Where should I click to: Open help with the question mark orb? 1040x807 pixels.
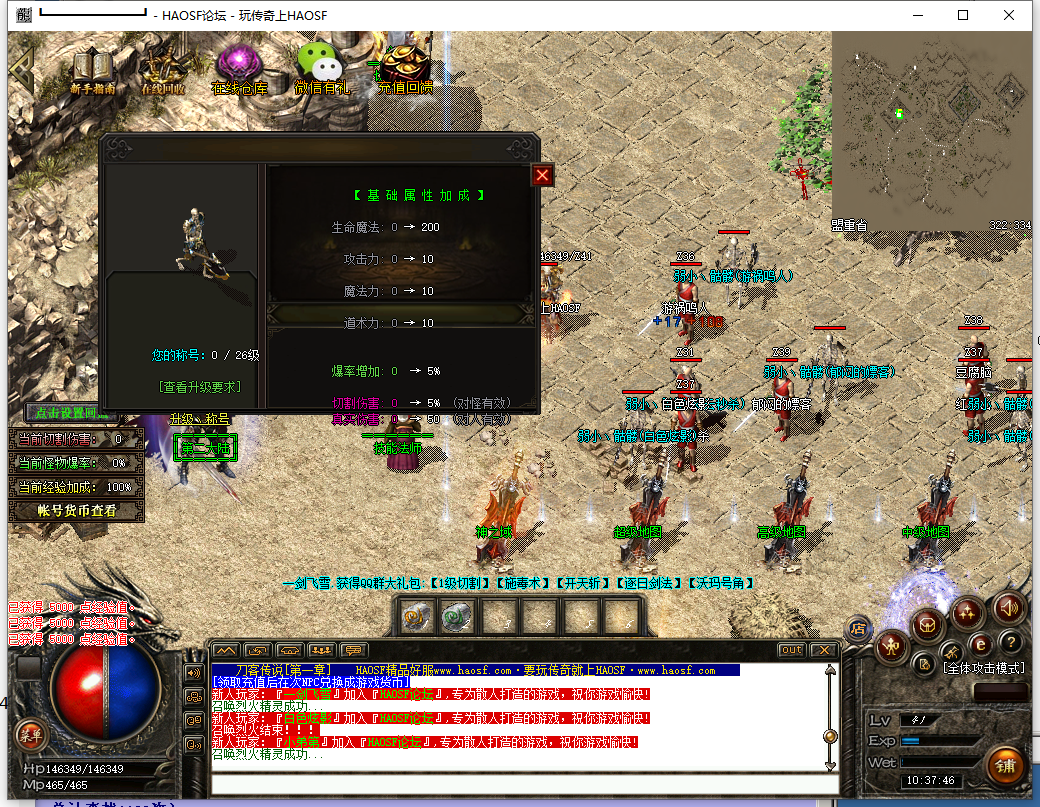tap(1011, 642)
